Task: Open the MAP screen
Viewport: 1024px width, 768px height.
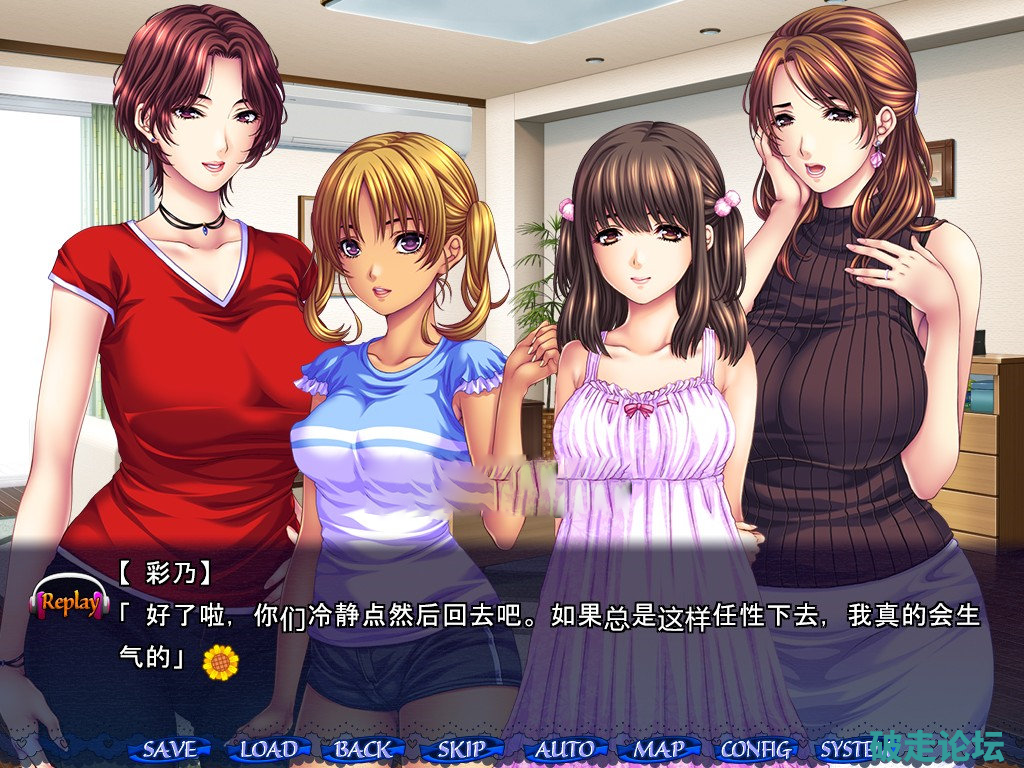Action: [x=660, y=748]
